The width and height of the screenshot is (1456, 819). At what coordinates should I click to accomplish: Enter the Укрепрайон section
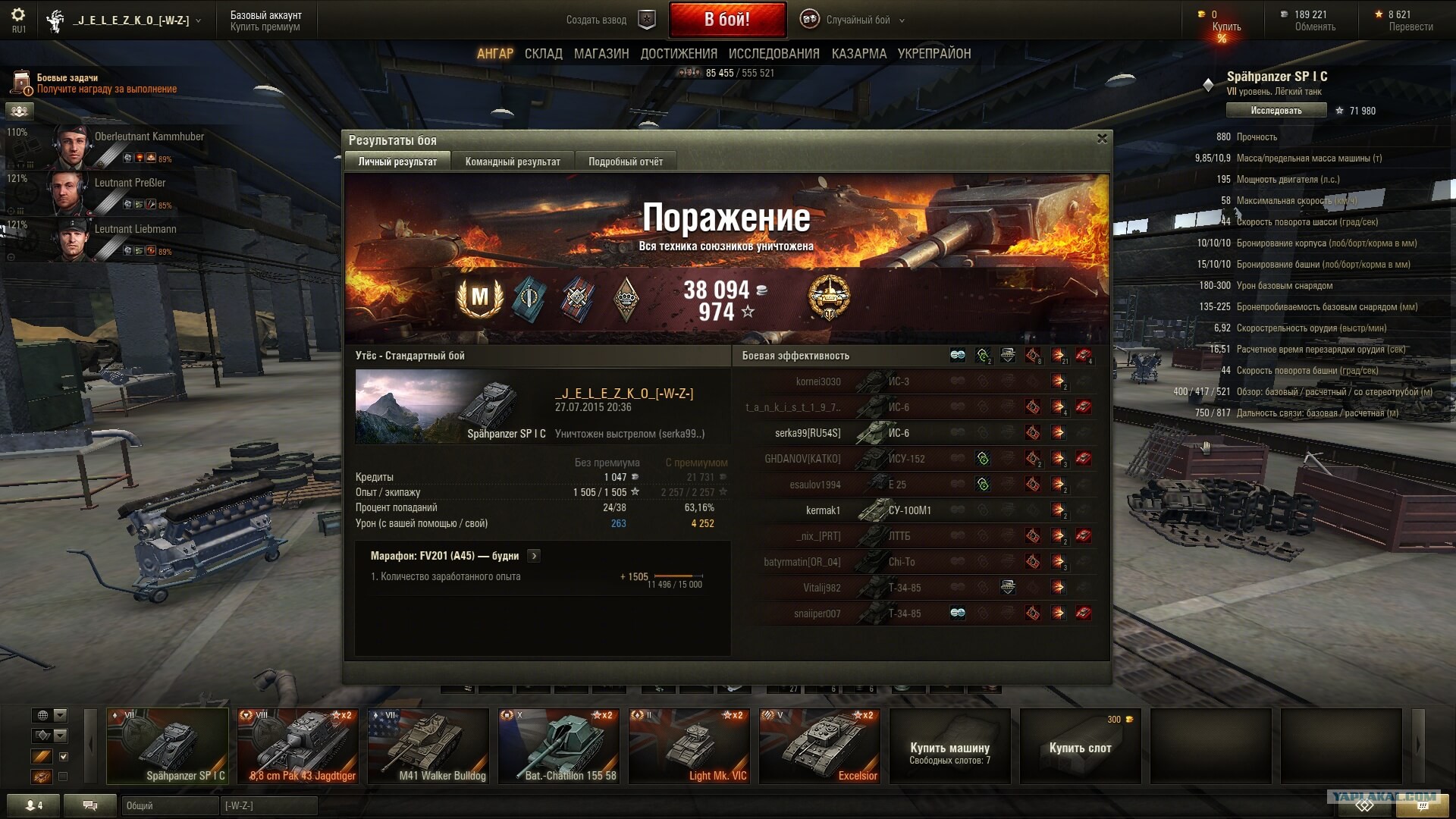[934, 54]
